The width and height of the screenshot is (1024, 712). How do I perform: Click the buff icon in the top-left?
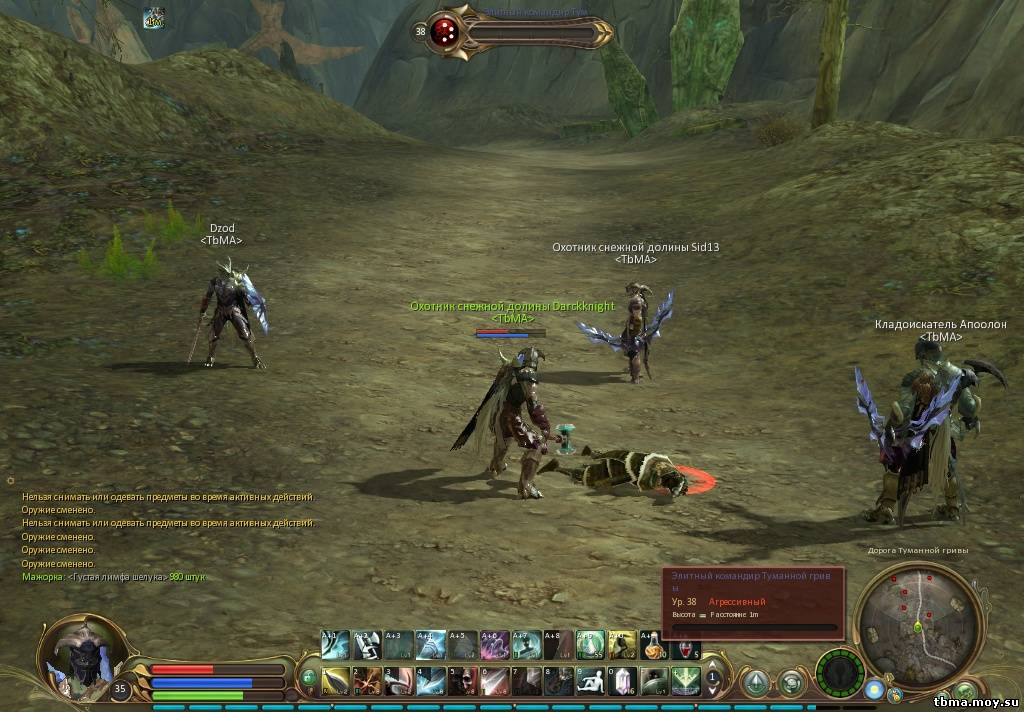click(153, 18)
